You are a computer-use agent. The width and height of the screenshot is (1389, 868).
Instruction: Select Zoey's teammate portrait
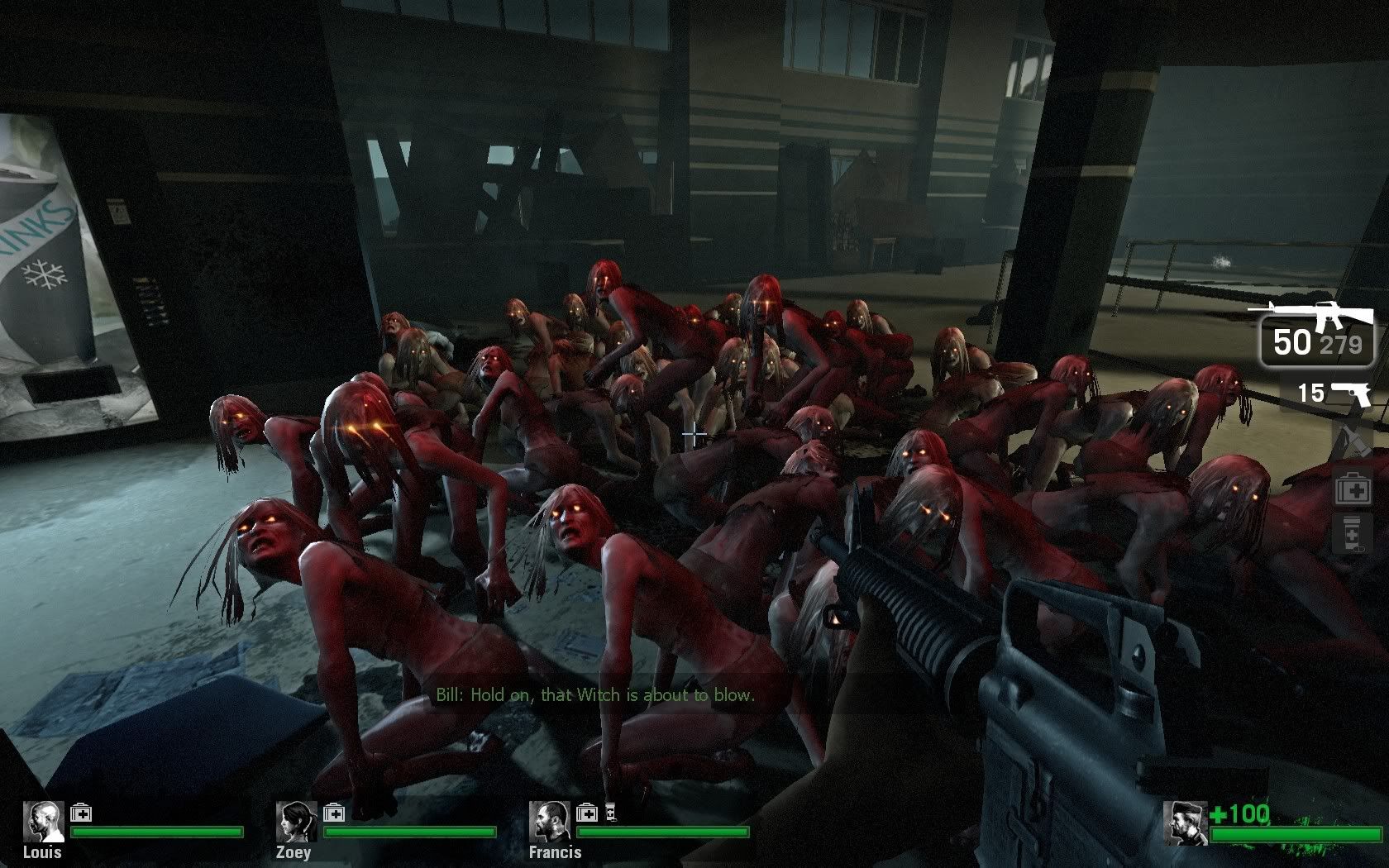point(297,822)
